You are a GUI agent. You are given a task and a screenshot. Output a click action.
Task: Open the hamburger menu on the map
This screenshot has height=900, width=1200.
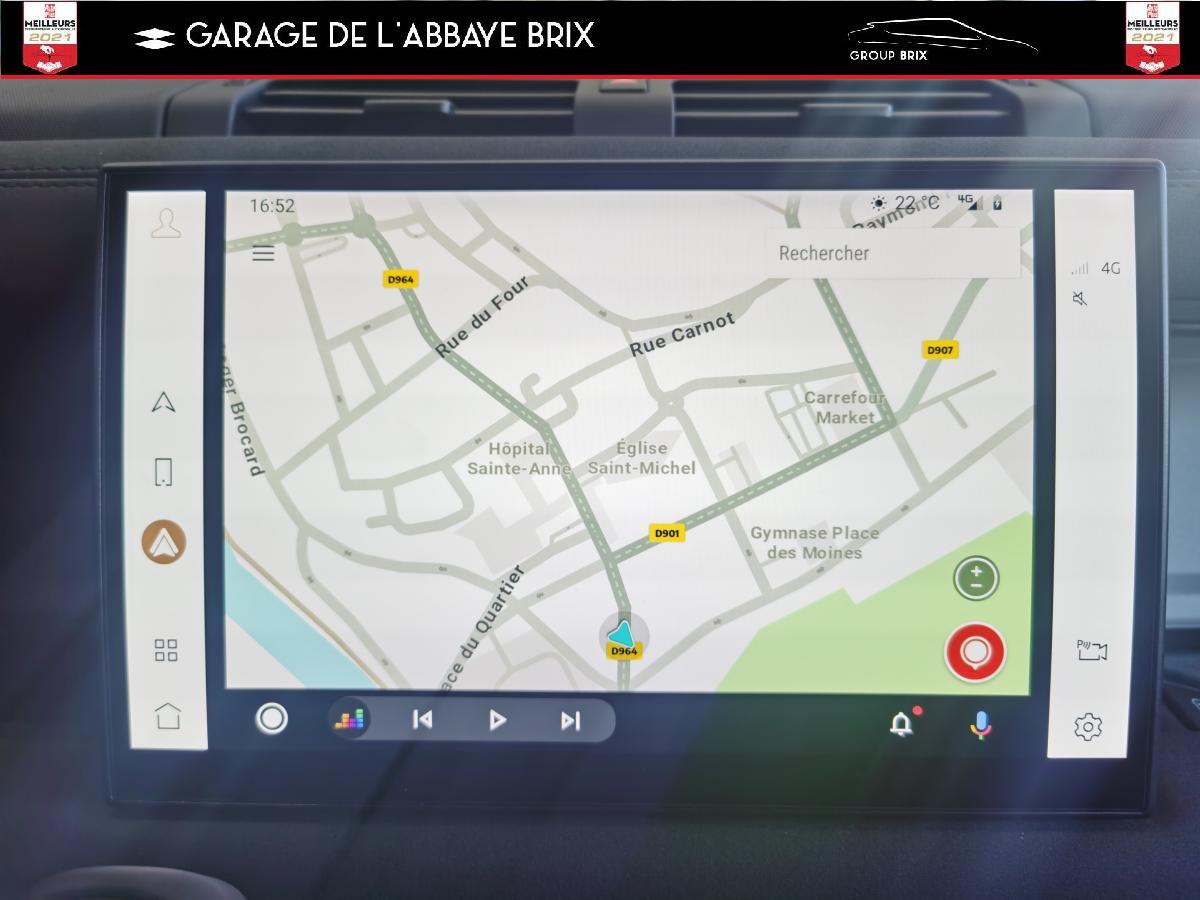[x=263, y=253]
